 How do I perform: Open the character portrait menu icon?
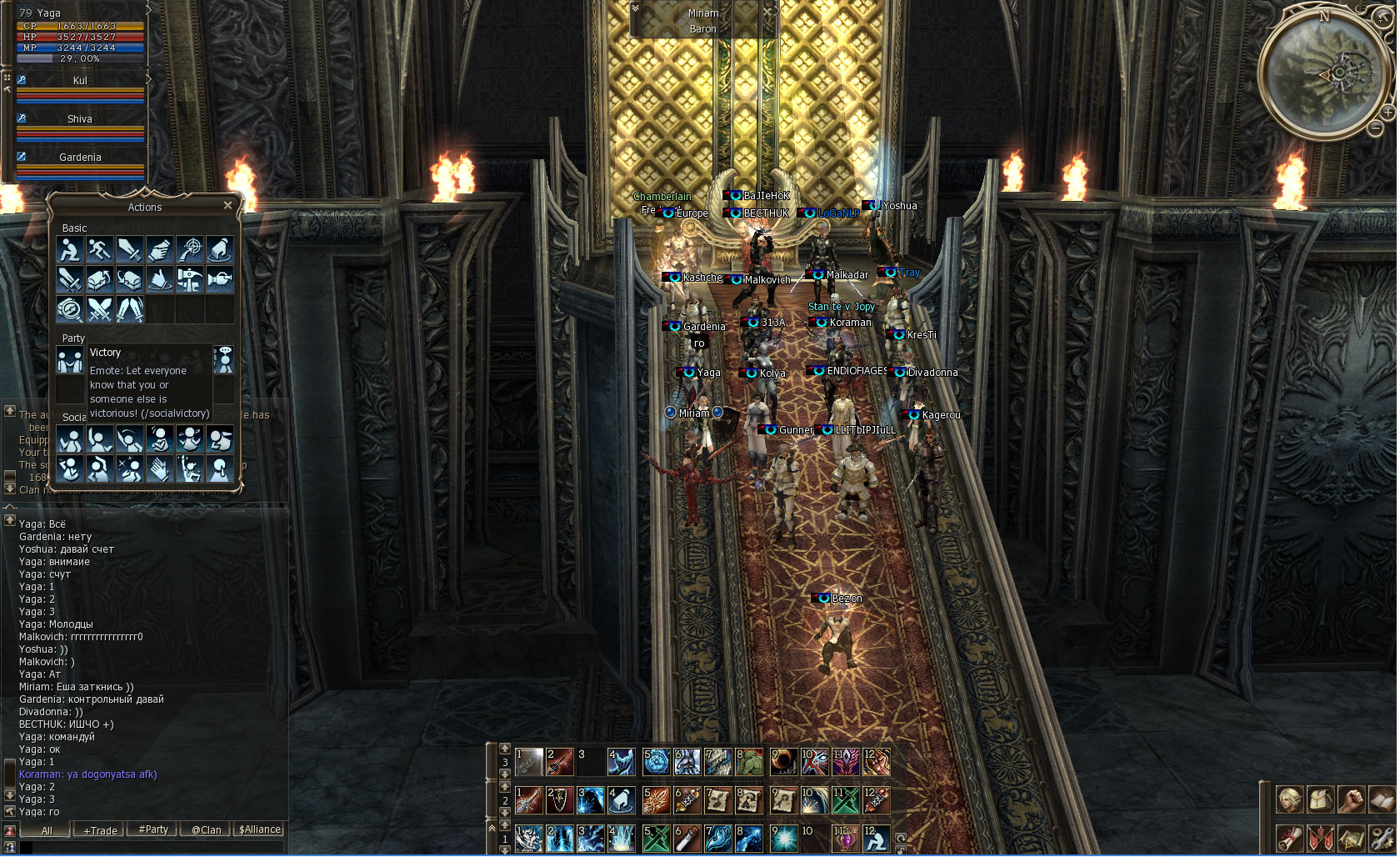pos(1290,799)
